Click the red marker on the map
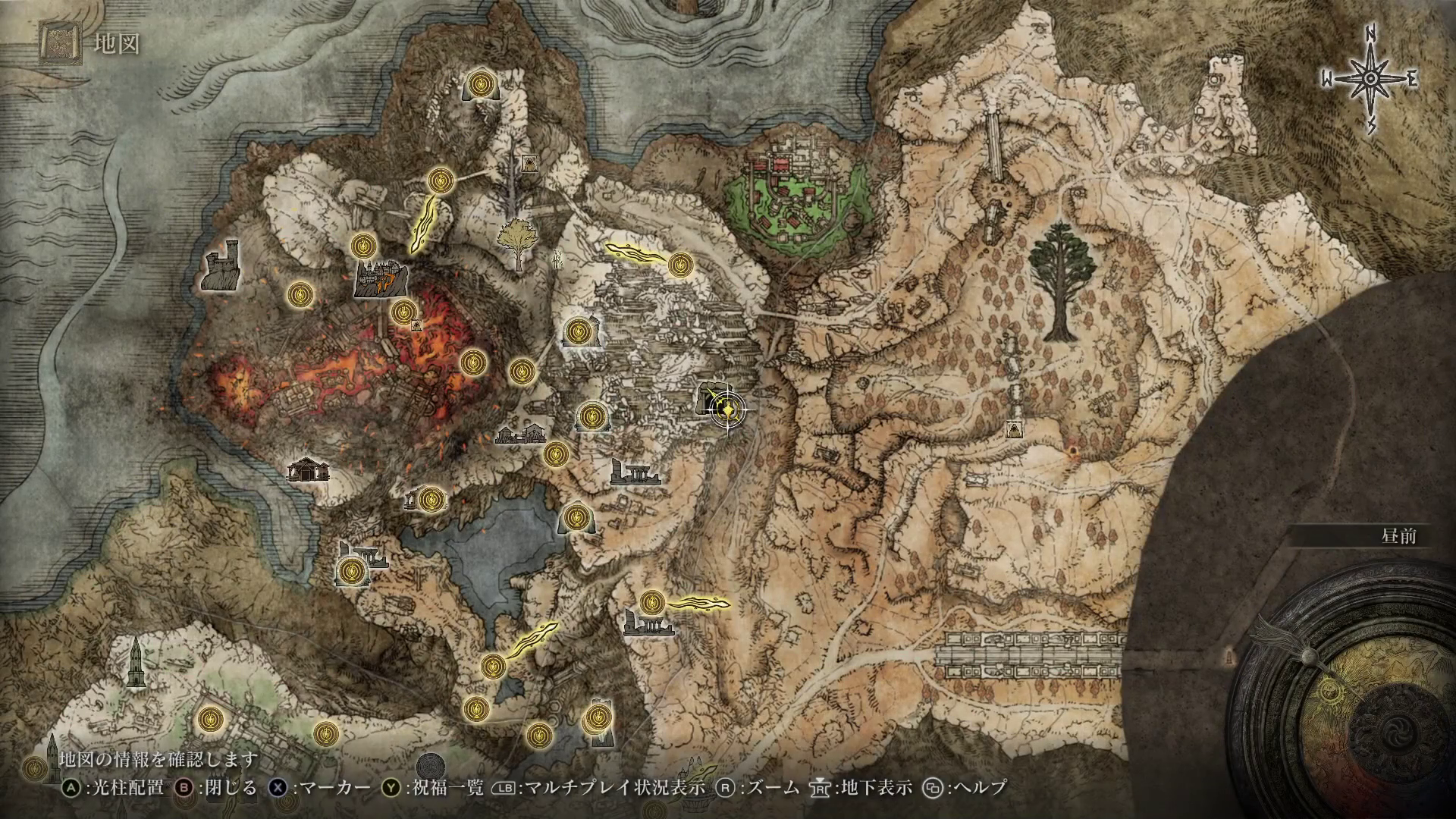Viewport: 1456px width, 819px height. tap(1072, 453)
